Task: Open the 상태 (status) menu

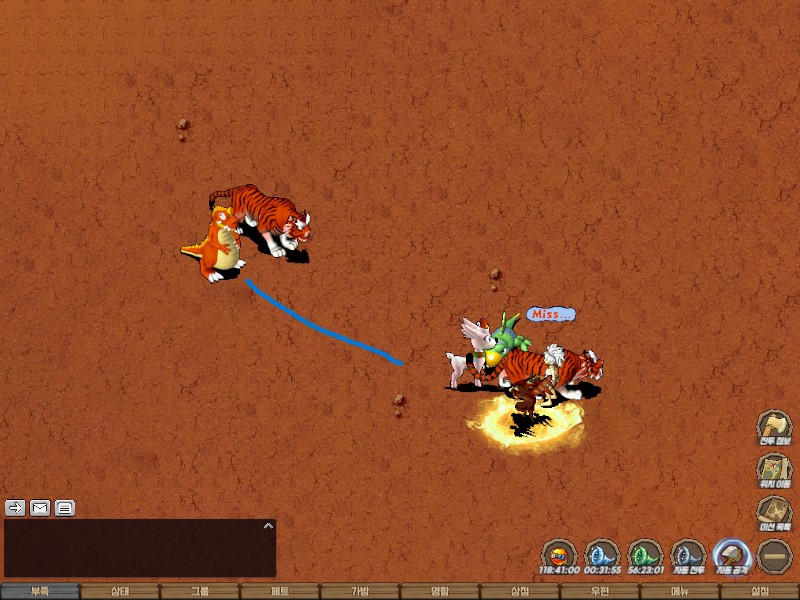Action: click(x=120, y=591)
